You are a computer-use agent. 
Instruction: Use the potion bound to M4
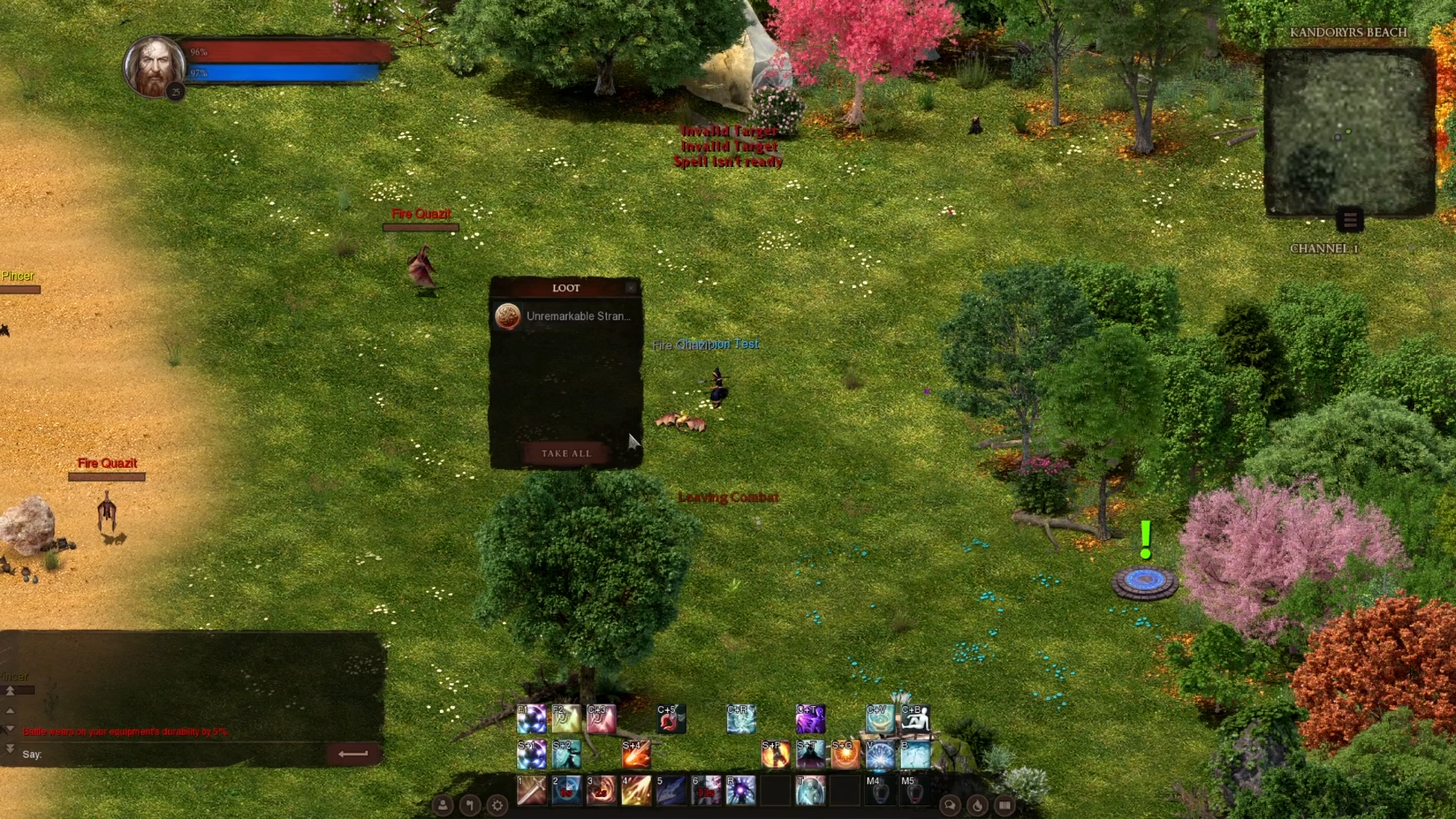click(880, 790)
